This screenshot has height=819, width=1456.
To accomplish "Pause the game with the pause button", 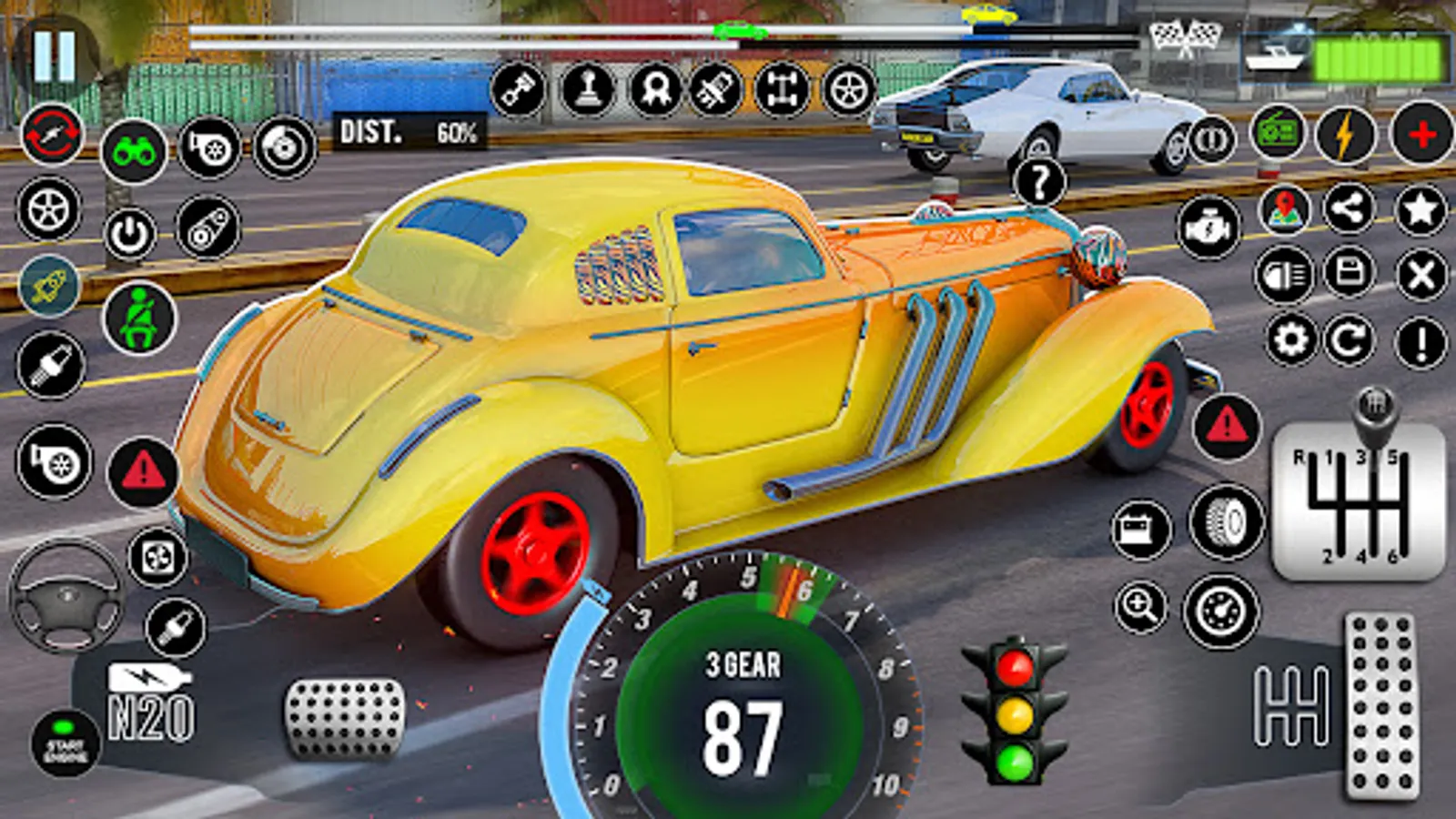I will point(53,55).
